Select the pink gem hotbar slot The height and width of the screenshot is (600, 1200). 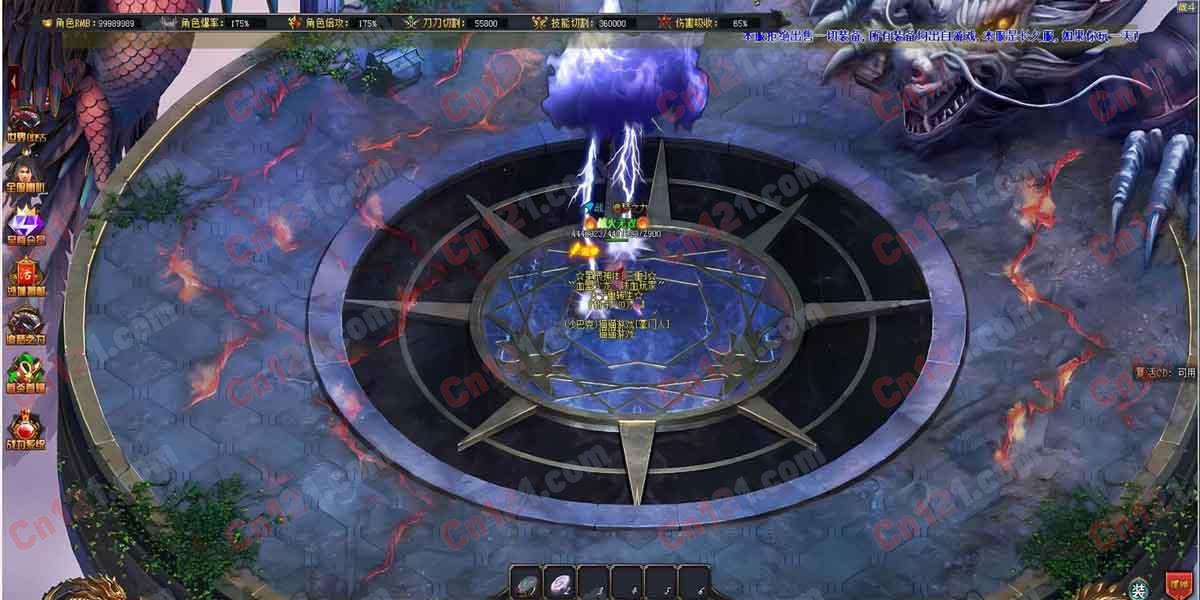[x=560, y=582]
